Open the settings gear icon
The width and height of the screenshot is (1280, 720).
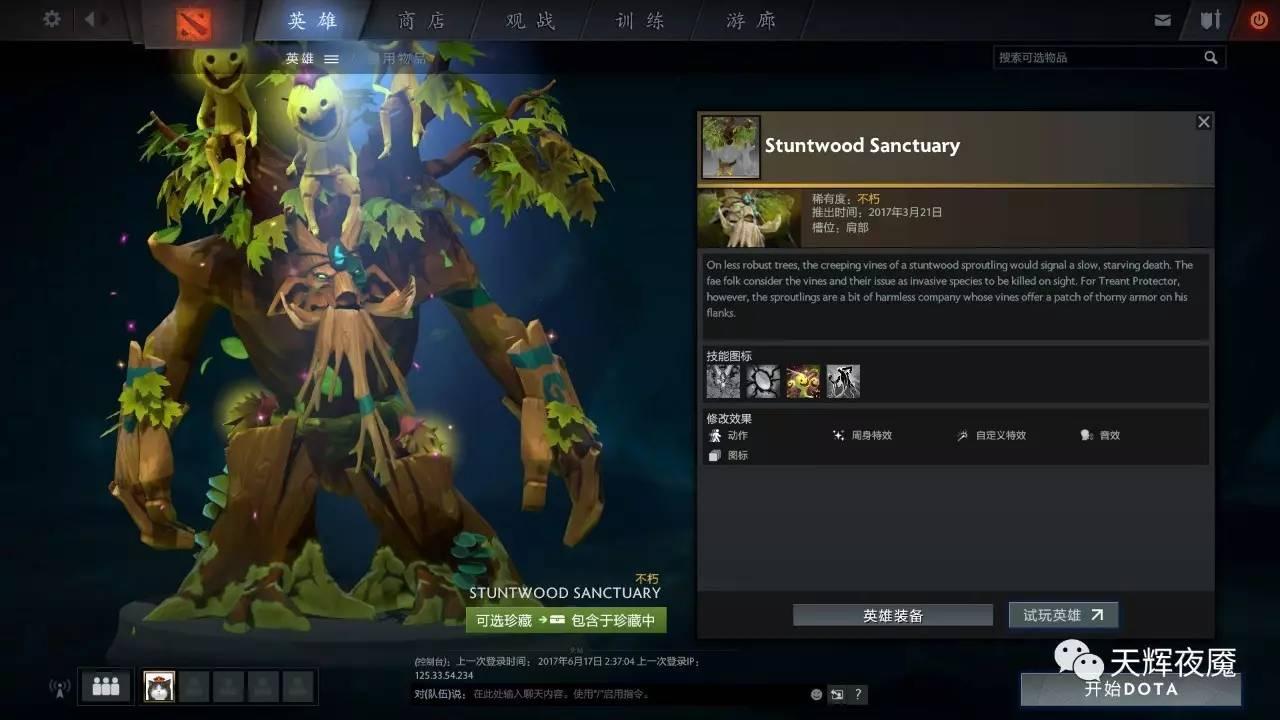pos(52,18)
